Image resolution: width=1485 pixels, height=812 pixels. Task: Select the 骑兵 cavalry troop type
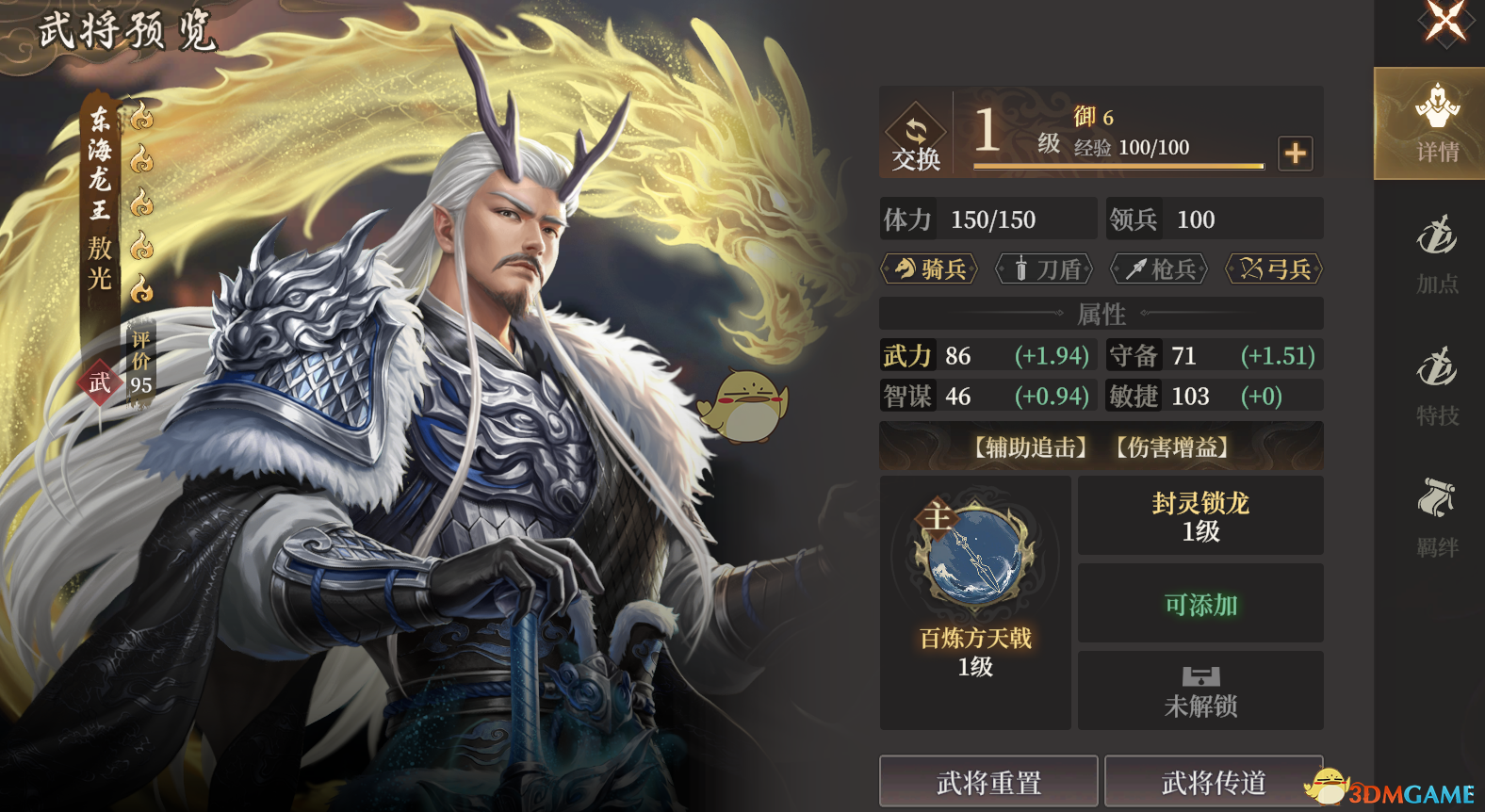(930, 269)
